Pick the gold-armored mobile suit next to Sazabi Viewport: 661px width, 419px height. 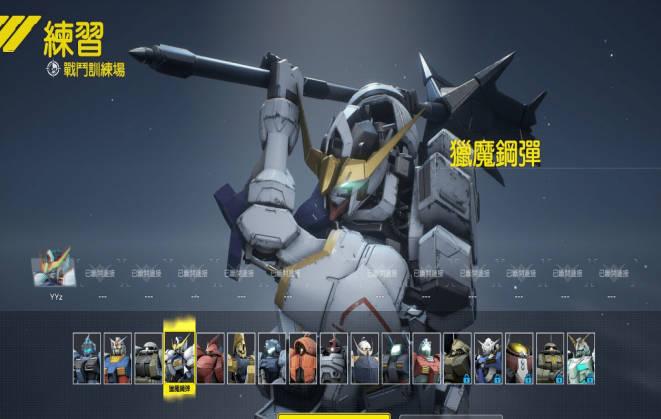241,358
